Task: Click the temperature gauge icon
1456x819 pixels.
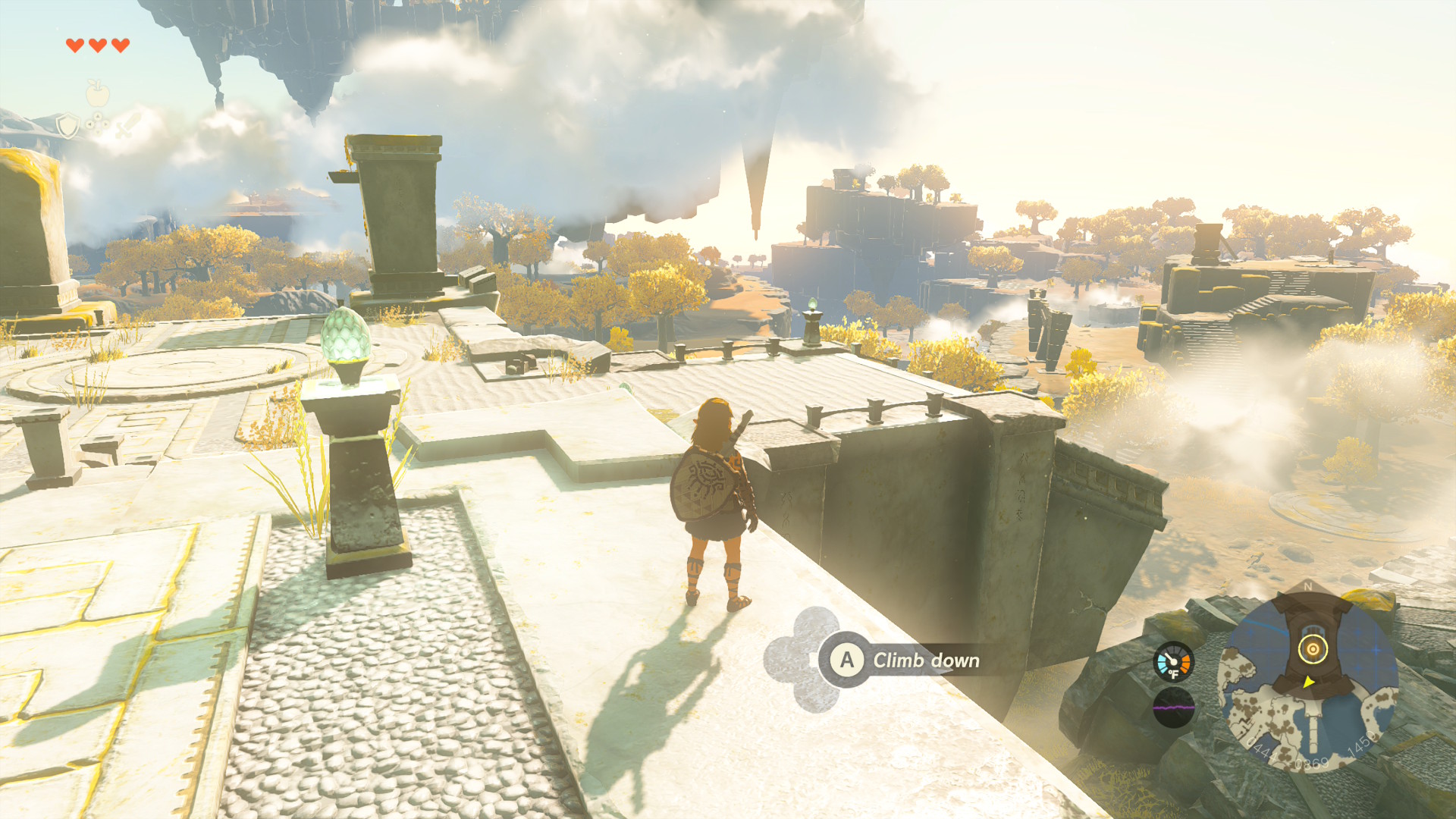Action: pos(1173,662)
